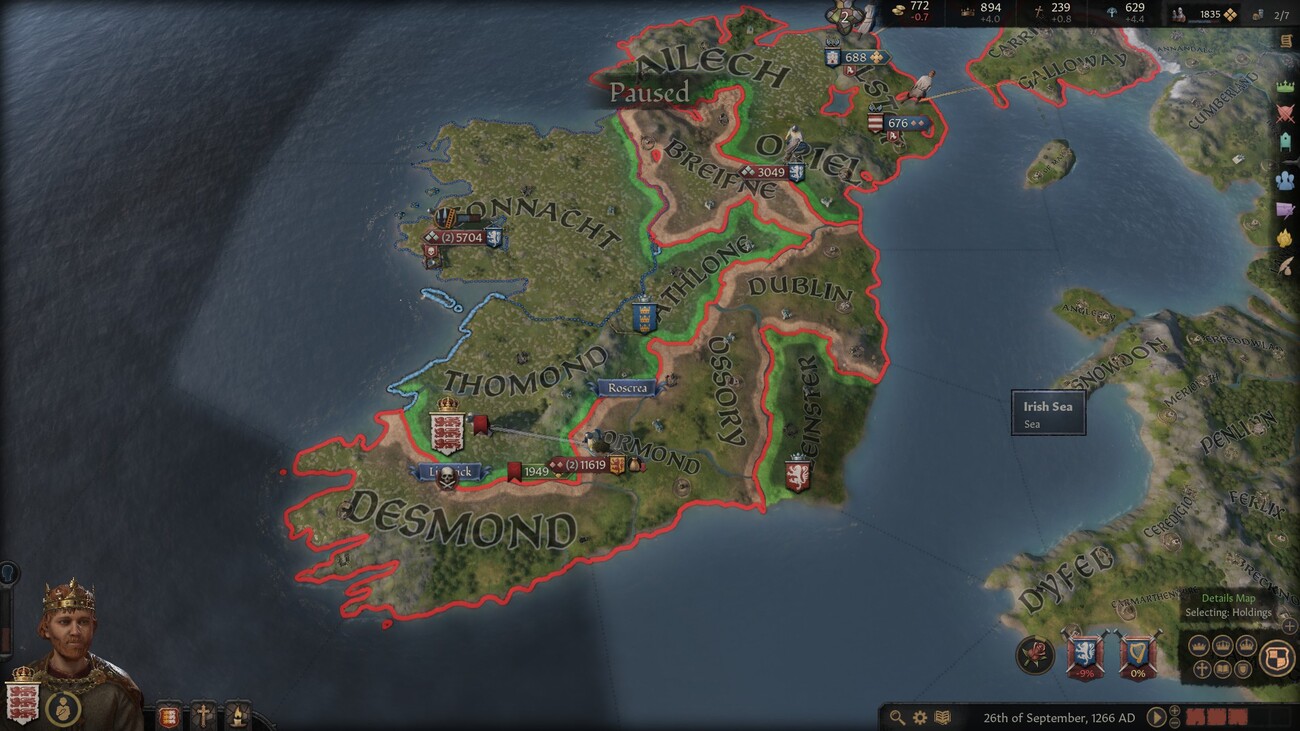
Task: Switch to the faith cross map mode
Action: click(1202, 669)
